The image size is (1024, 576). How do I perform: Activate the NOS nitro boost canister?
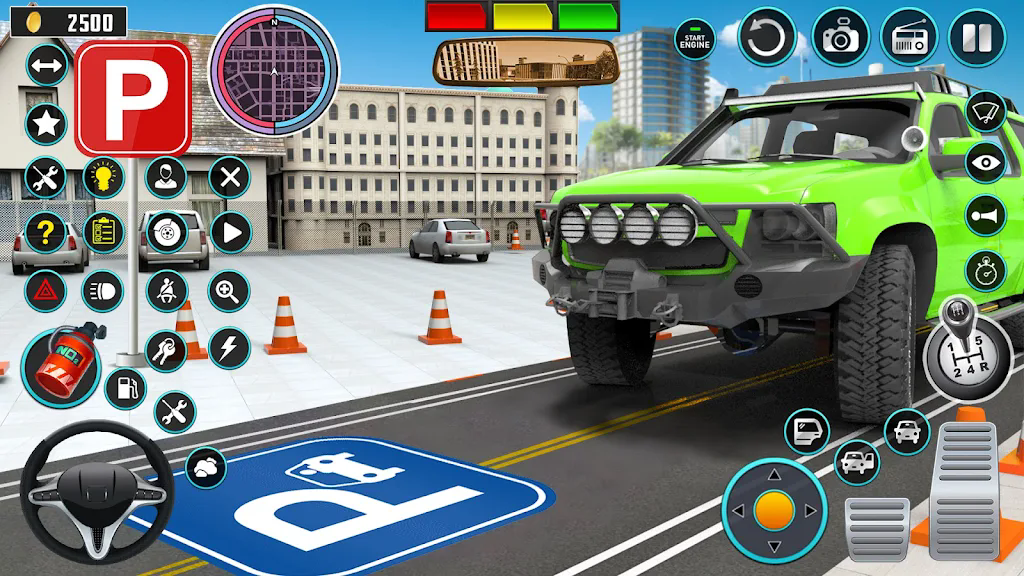59,369
